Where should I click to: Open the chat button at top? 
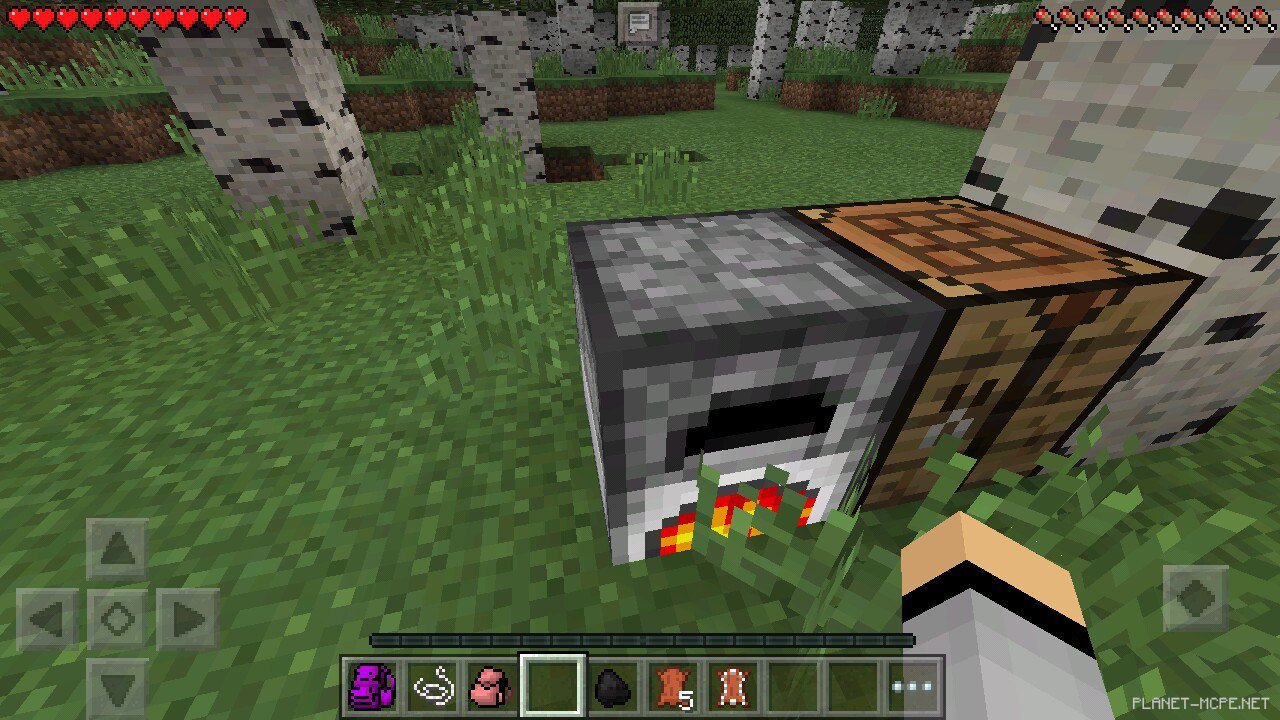pos(638,21)
